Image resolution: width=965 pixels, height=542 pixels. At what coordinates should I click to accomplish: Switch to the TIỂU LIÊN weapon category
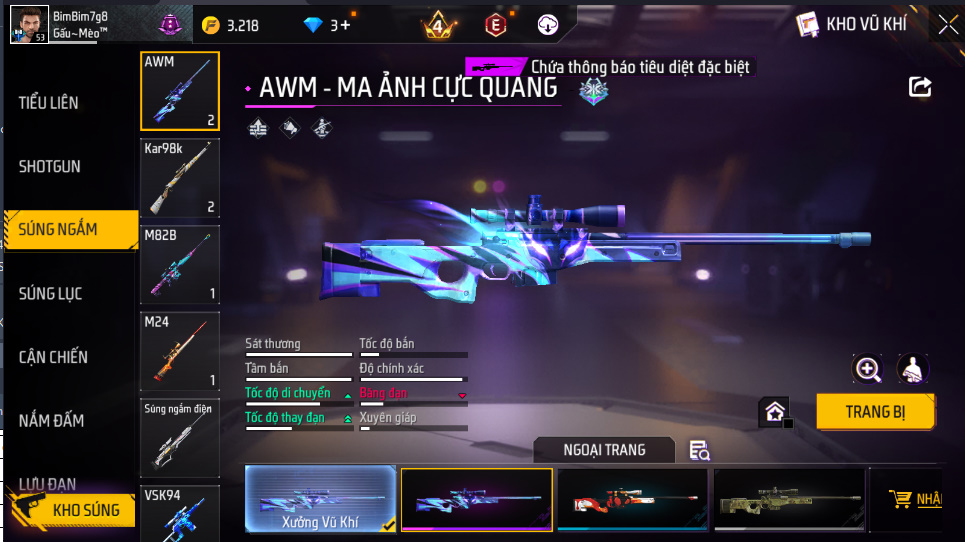[x=49, y=103]
